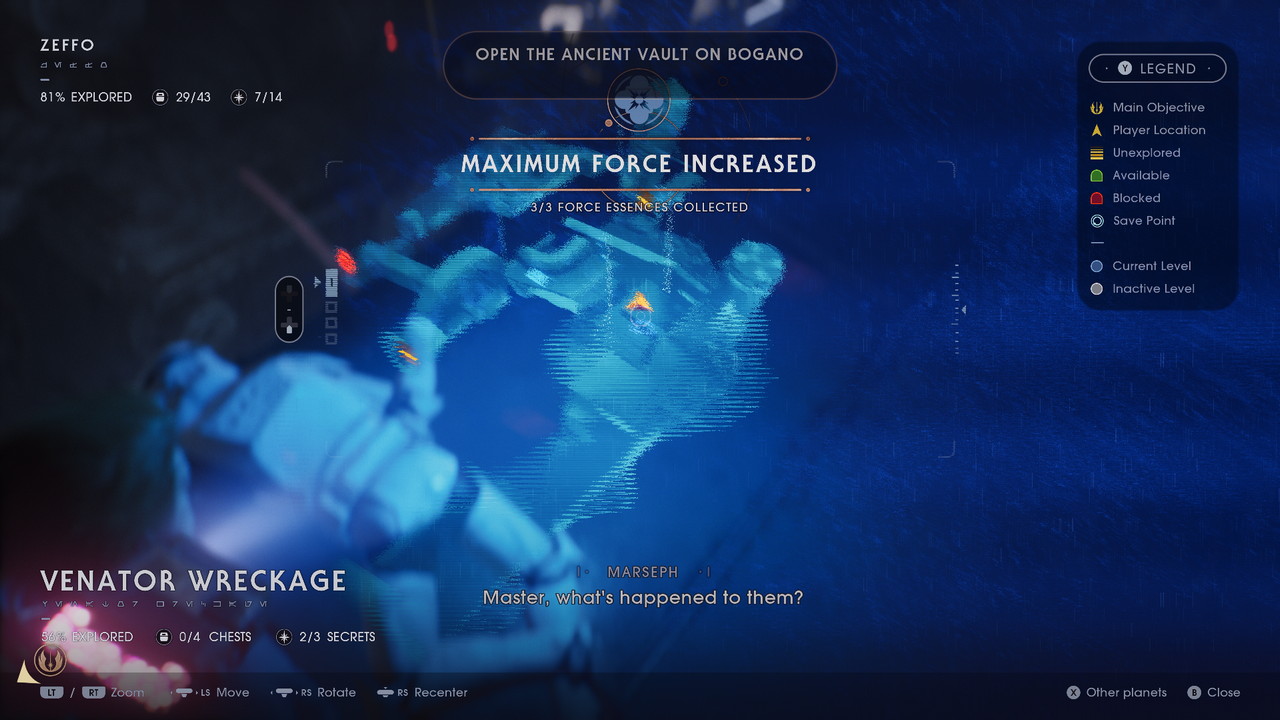
Task: Select the Open the Ancient Vault objective banner
Action: [639, 55]
